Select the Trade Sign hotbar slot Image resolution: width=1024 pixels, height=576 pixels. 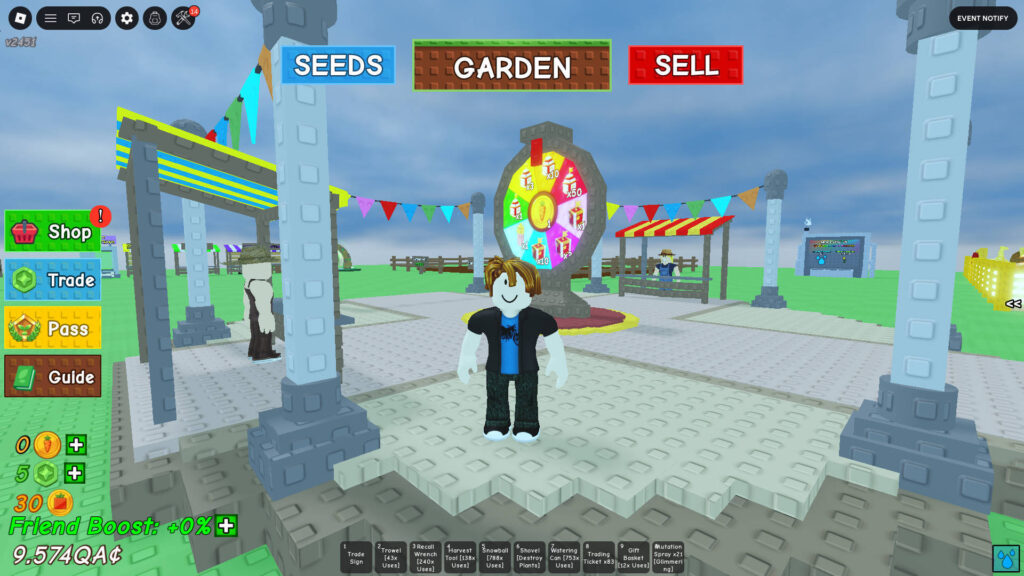356,557
